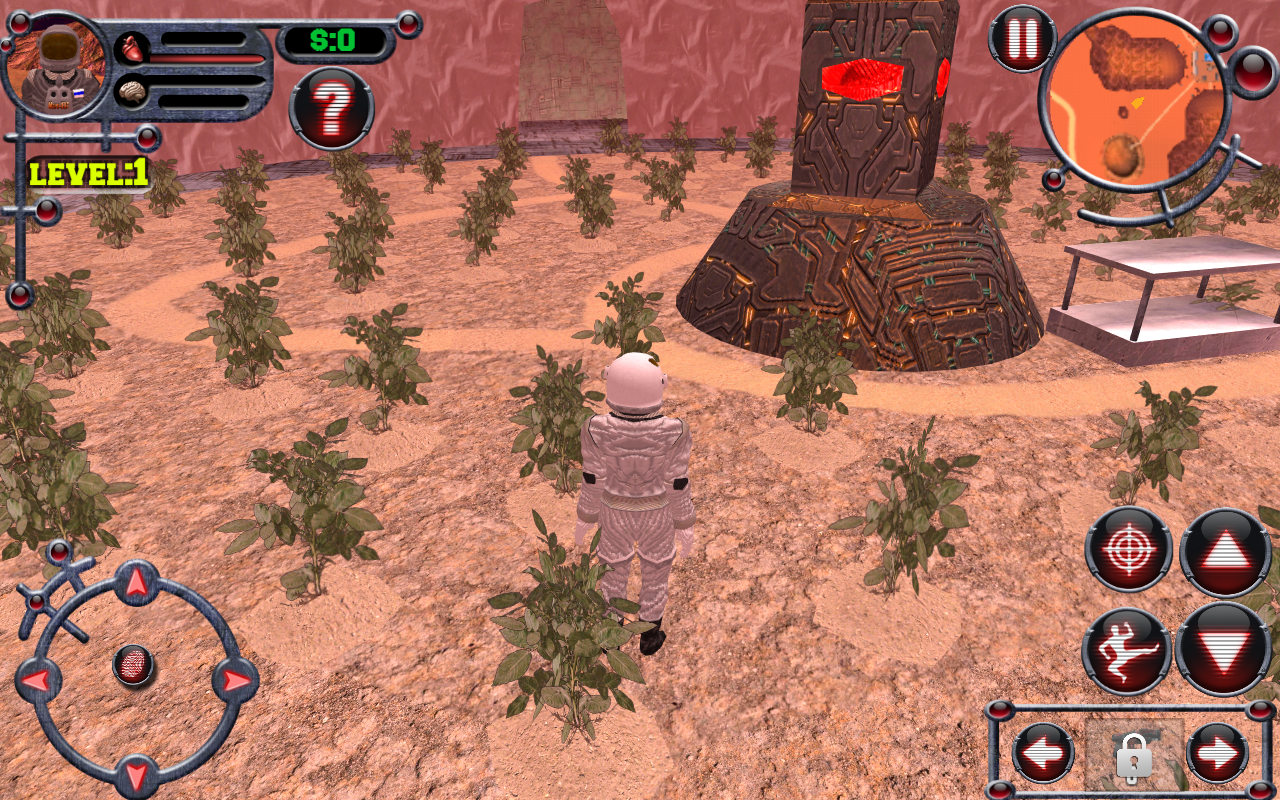Screen dimensions: 1280x800
Task: Turn left with the D-pad left arrow
Action: (x=38, y=681)
